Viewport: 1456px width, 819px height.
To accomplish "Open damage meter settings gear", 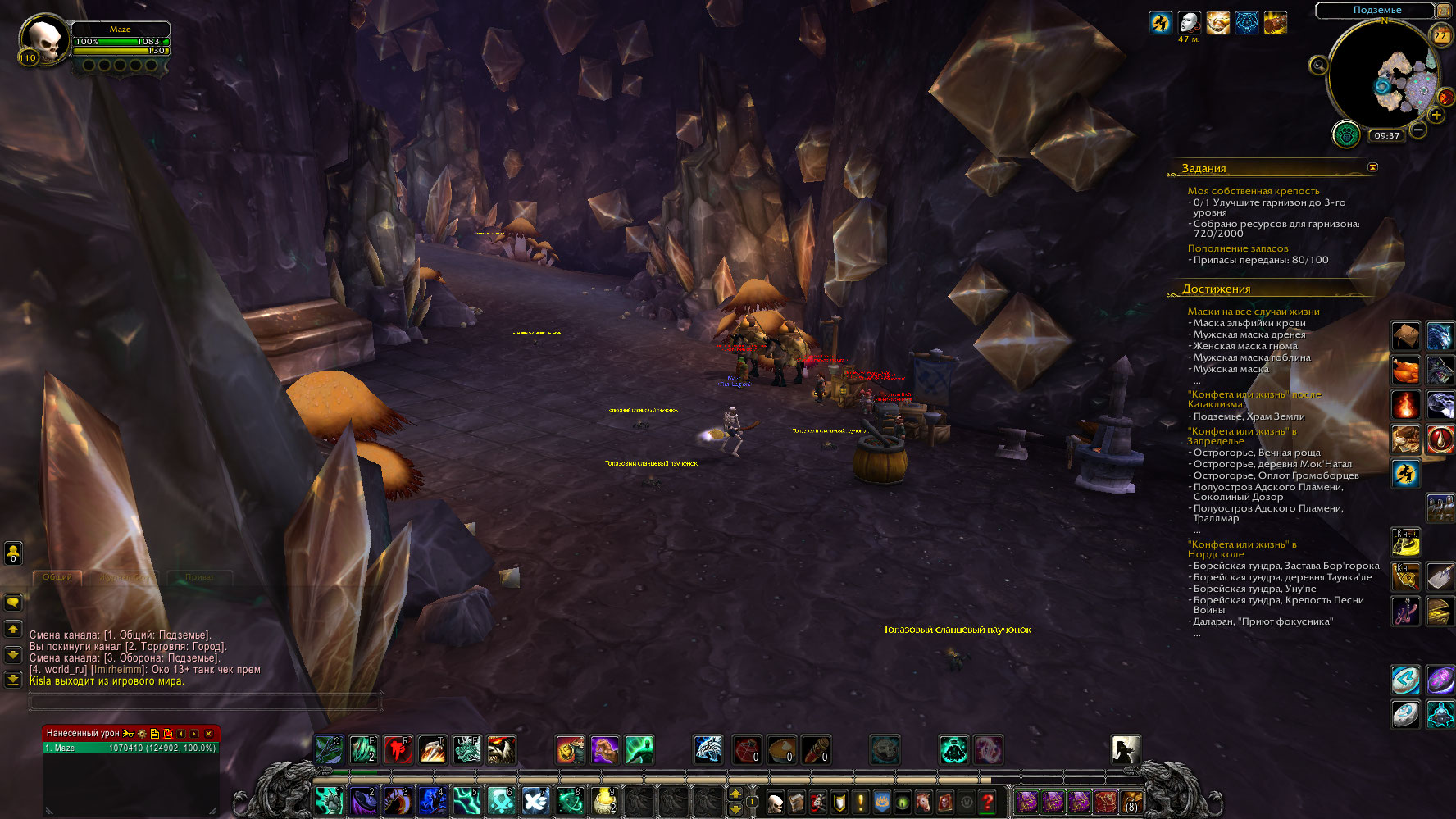I will pyautogui.click(x=142, y=734).
